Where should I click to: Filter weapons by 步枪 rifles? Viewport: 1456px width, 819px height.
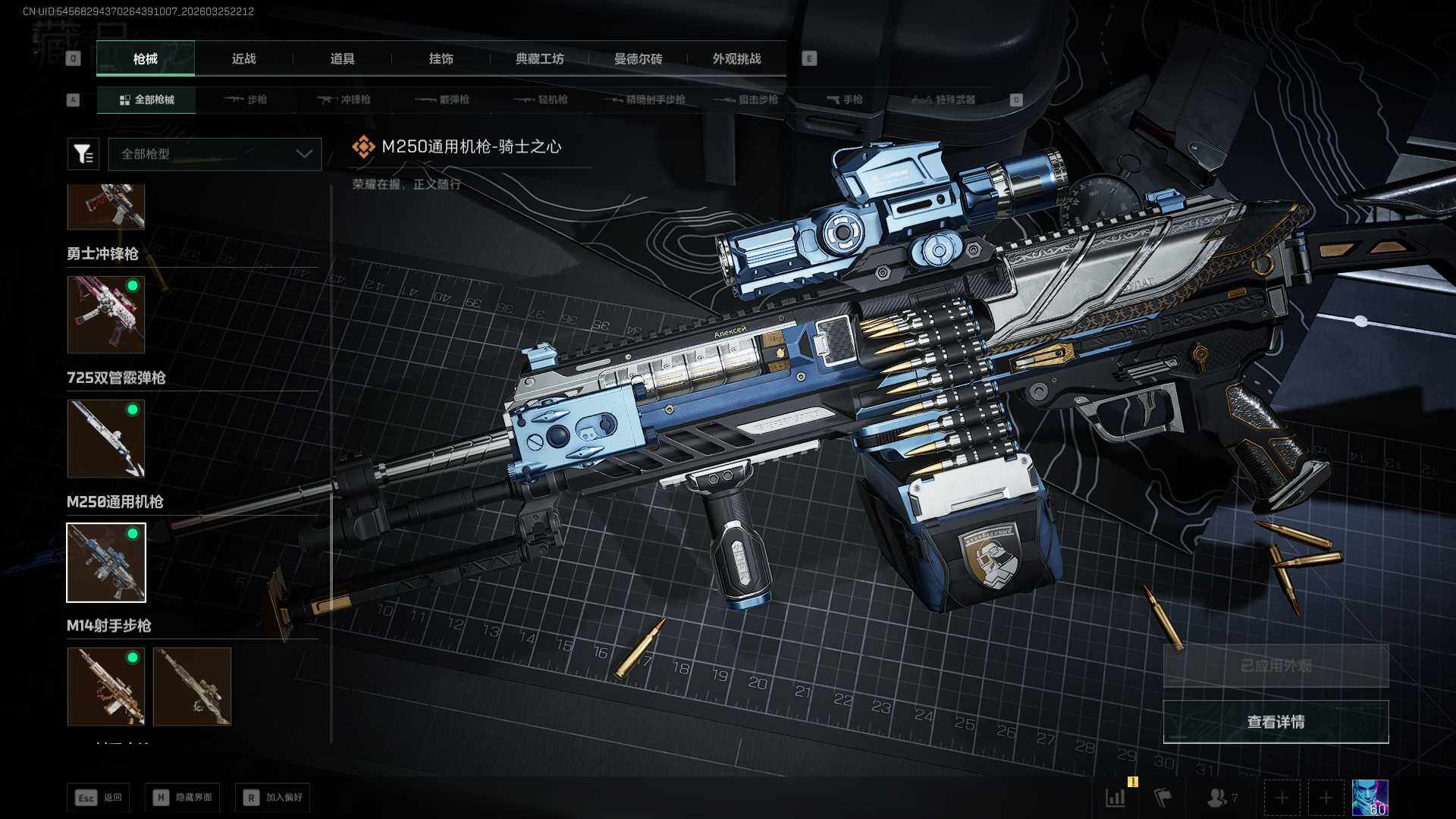[246, 99]
